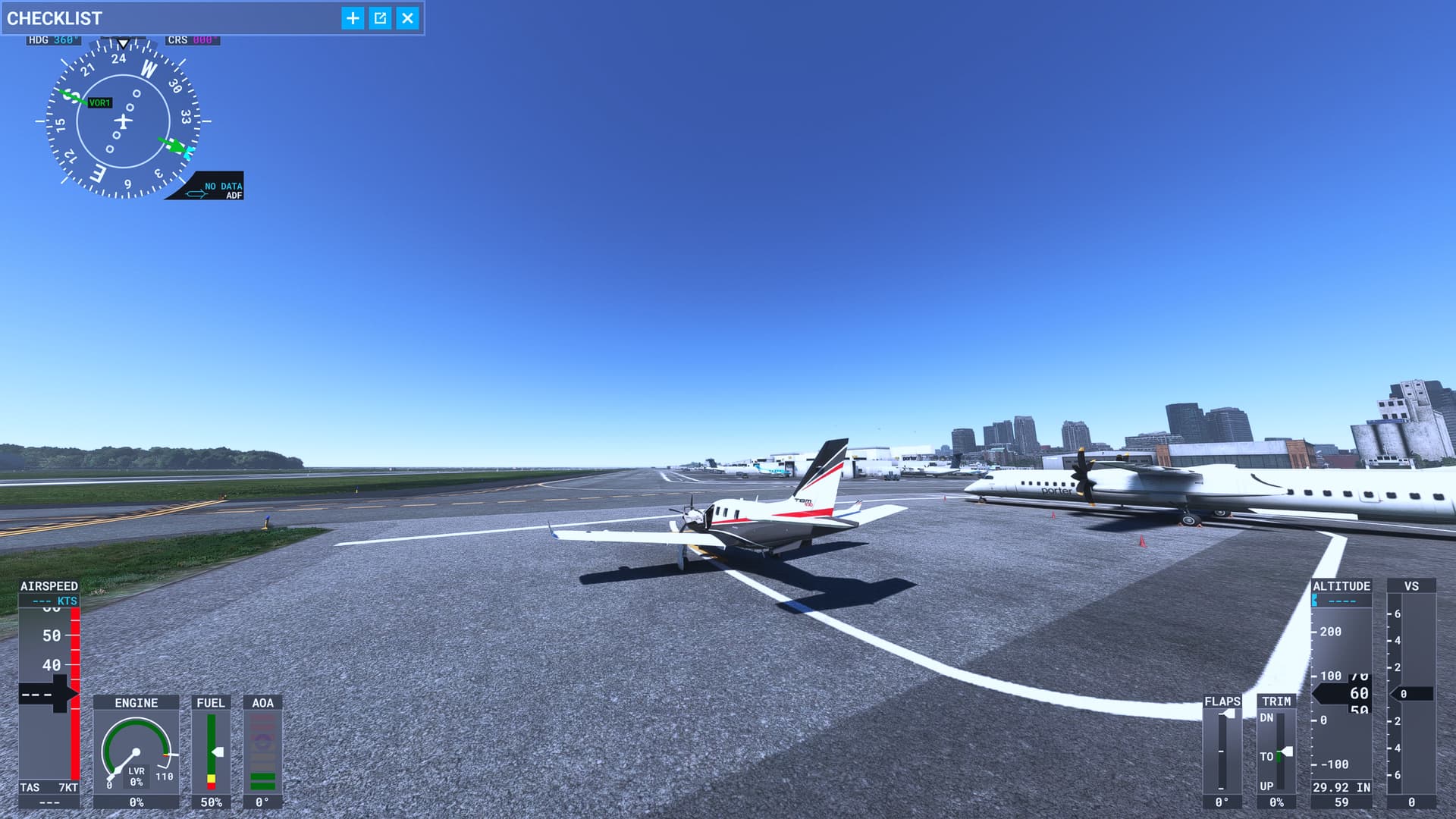Toggle the HDG 360 heading bug readout
Viewport: 1456px width, 819px height.
(x=52, y=40)
